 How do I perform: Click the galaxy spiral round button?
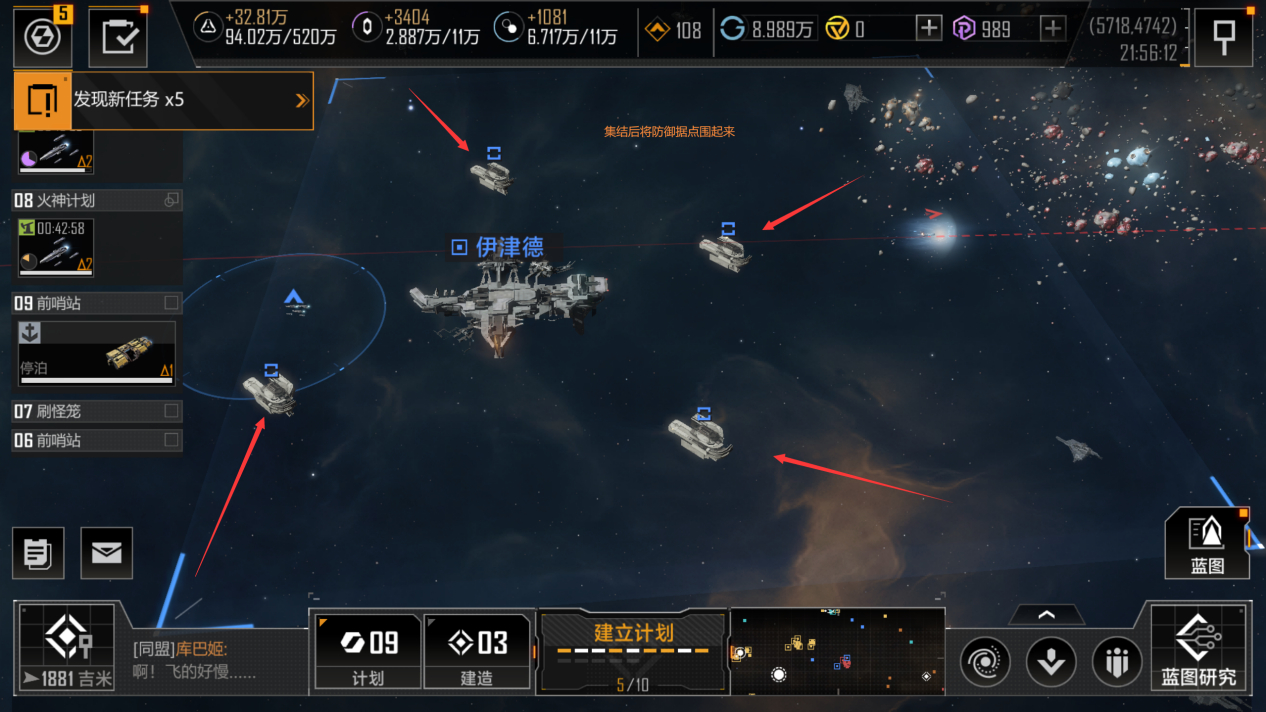(985, 662)
